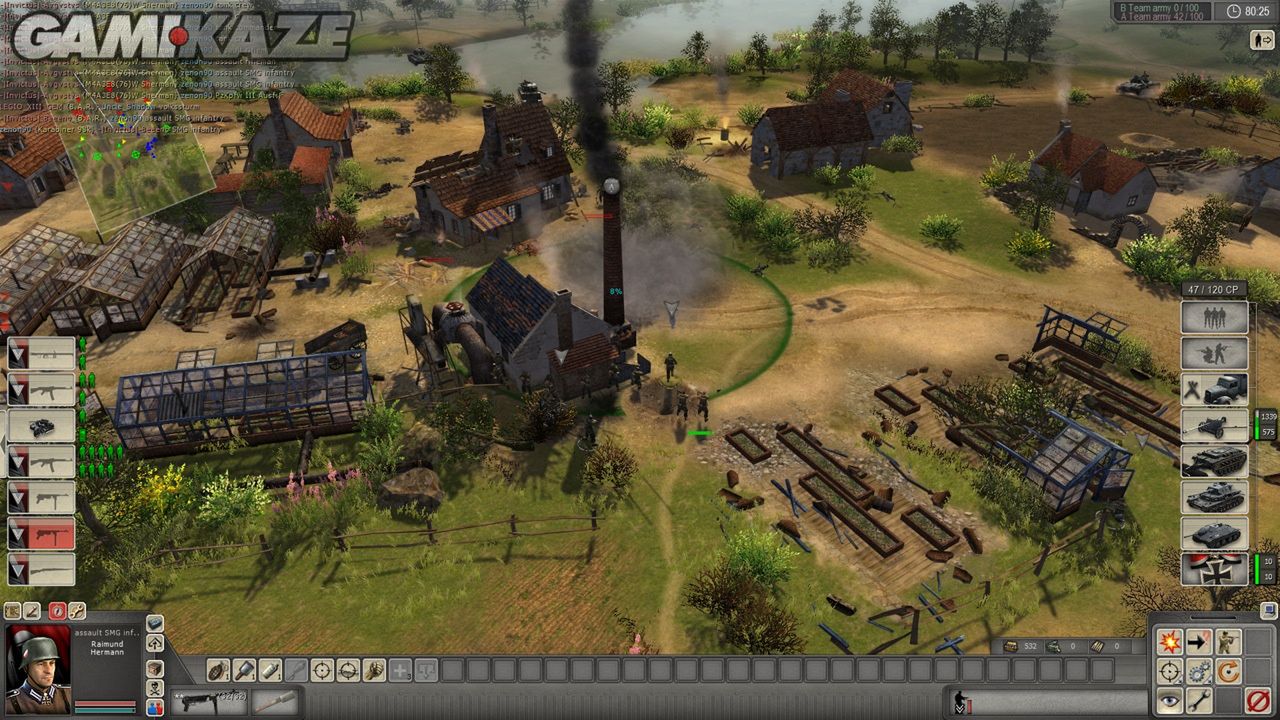The image size is (1280, 720).
Task: Open the infantry squads reinforcement category
Action: click(1215, 318)
